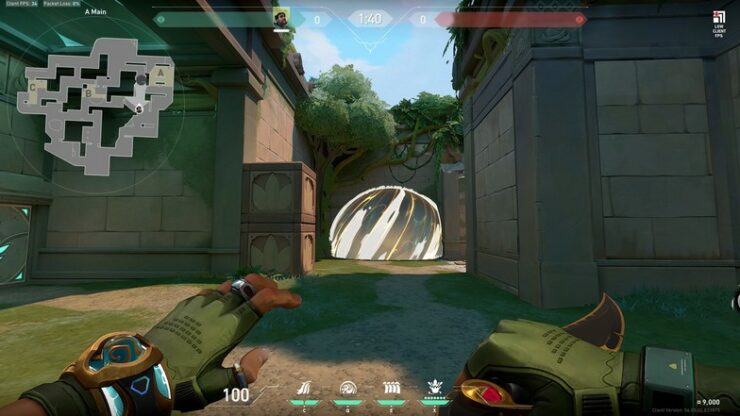Trigger the Reckoning ultimate ability icon

435,389
